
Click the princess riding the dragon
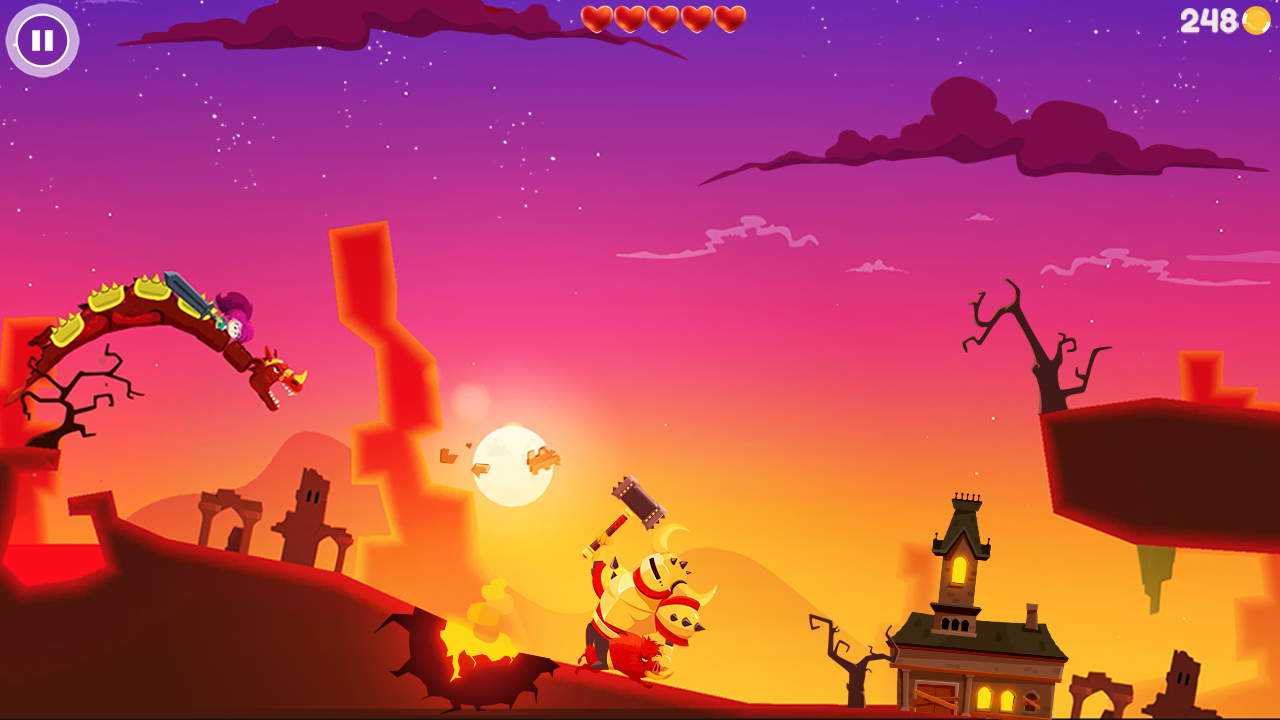click(233, 318)
